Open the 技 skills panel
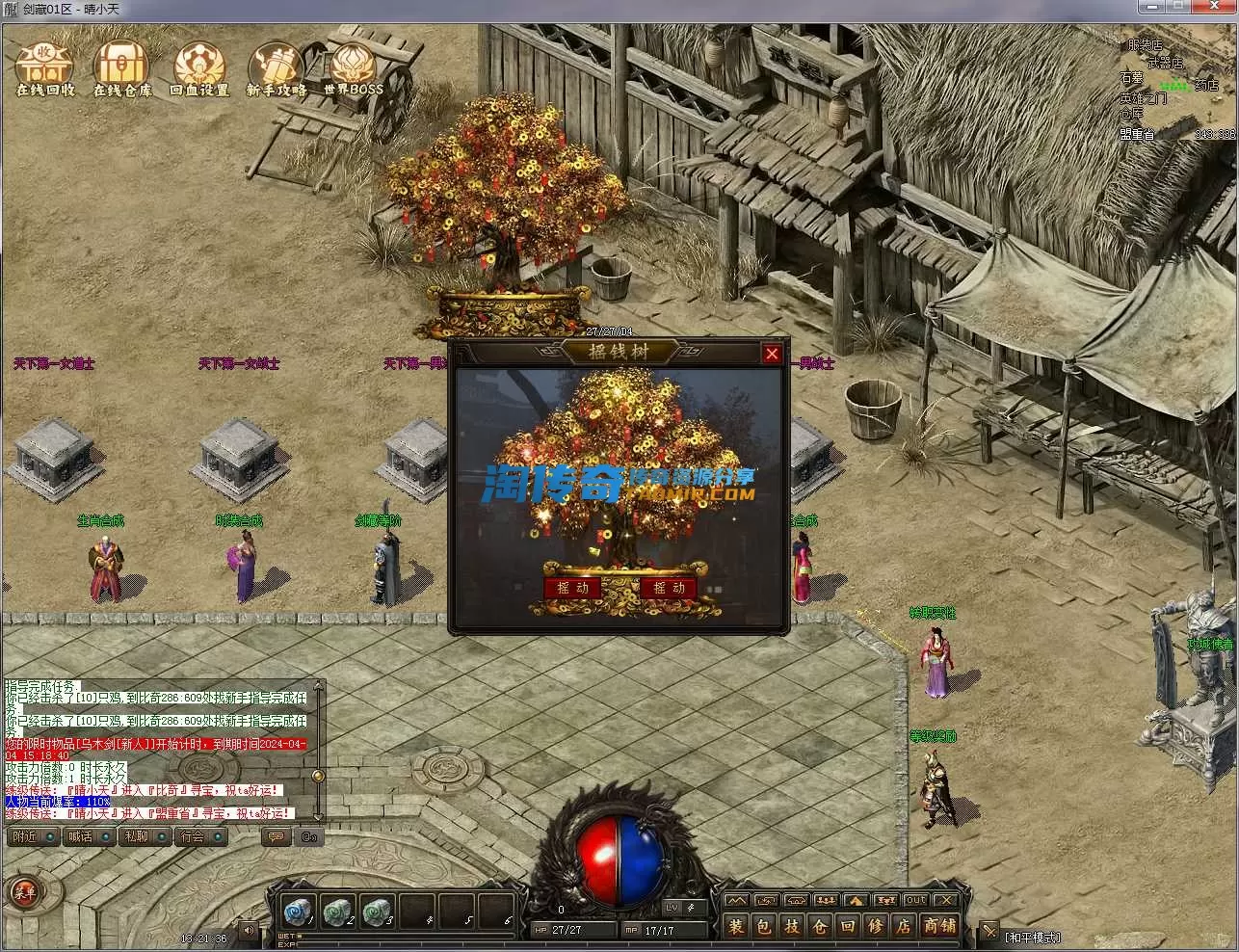The width and height of the screenshot is (1239, 952). [x=792, y=927]
